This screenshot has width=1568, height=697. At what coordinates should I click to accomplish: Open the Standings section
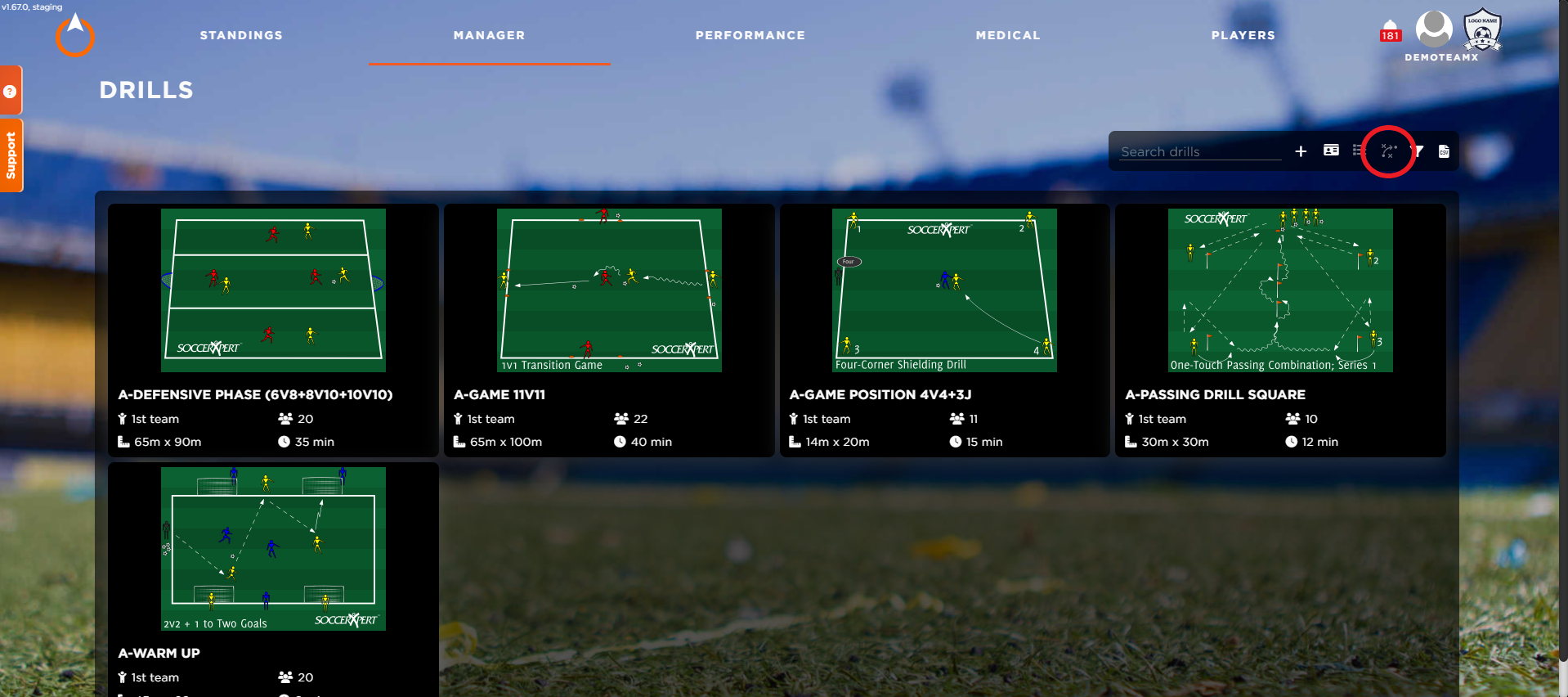(241, 35)
